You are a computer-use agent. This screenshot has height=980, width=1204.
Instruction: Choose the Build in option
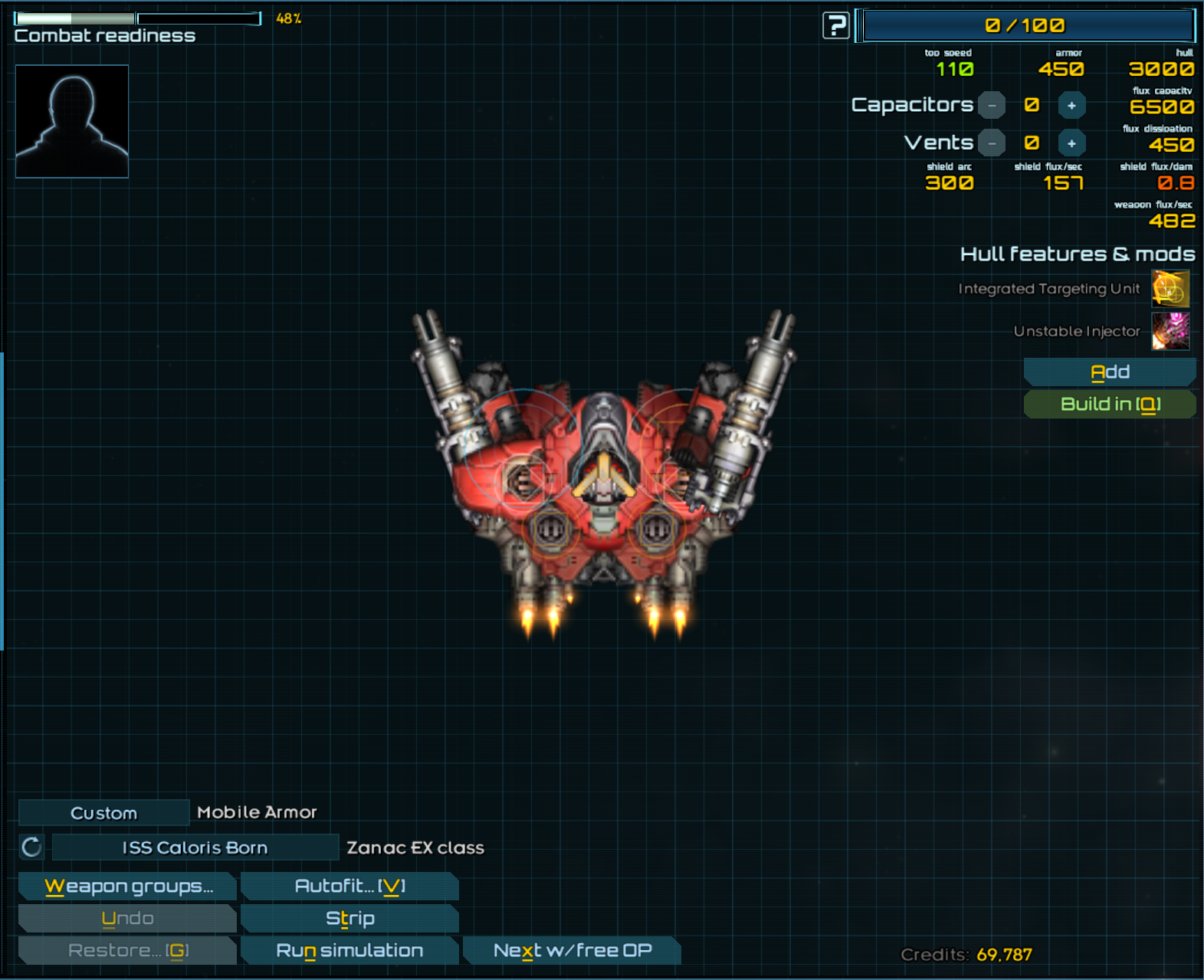tap(1110, 405)
